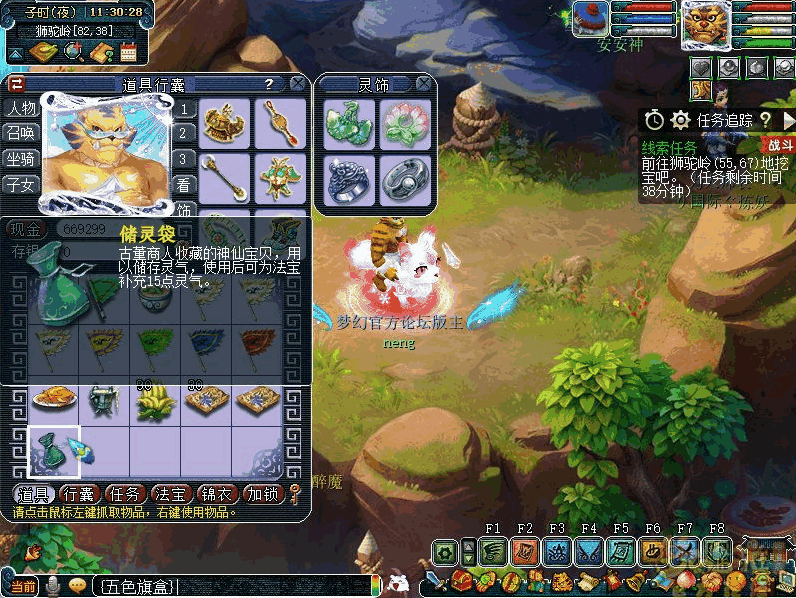
Task: Open the 坐骑 mount tab
Action: pyautogui.click(x=21, y=158)
